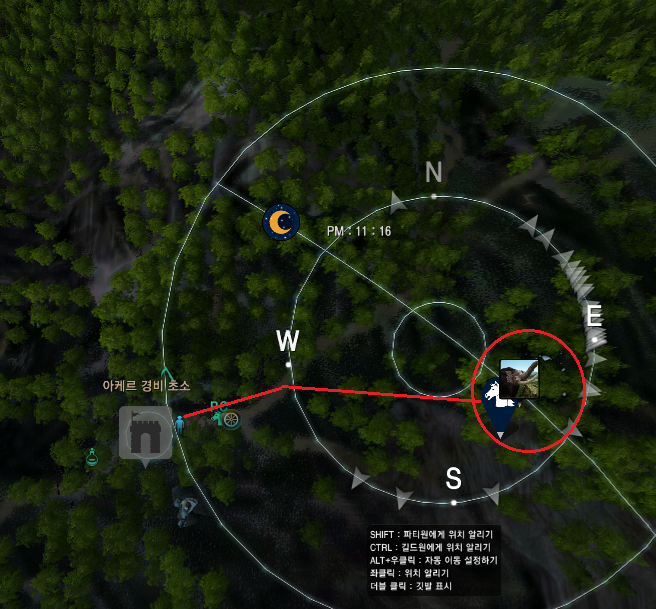Select the green potion vendor marker
Image resolution: width=656 pixels, height=609 pixels.
(91, 458)
